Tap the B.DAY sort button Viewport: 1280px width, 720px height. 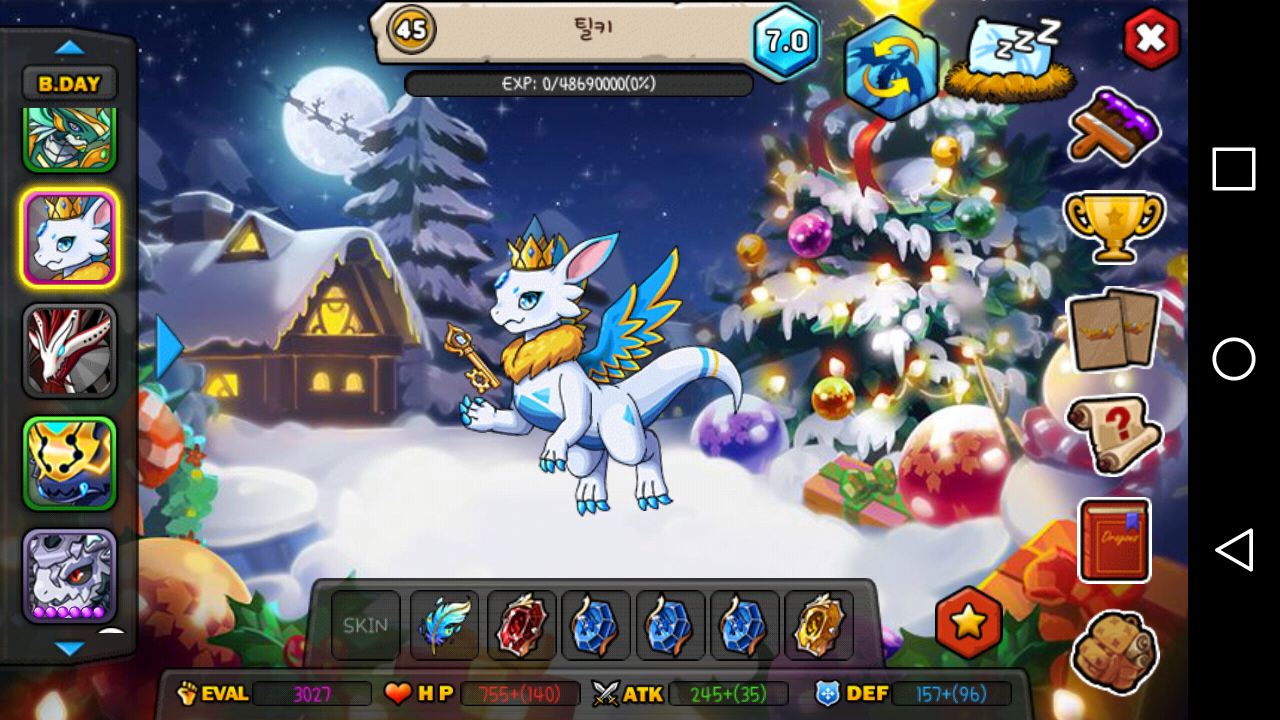click(x=69, y=84)
